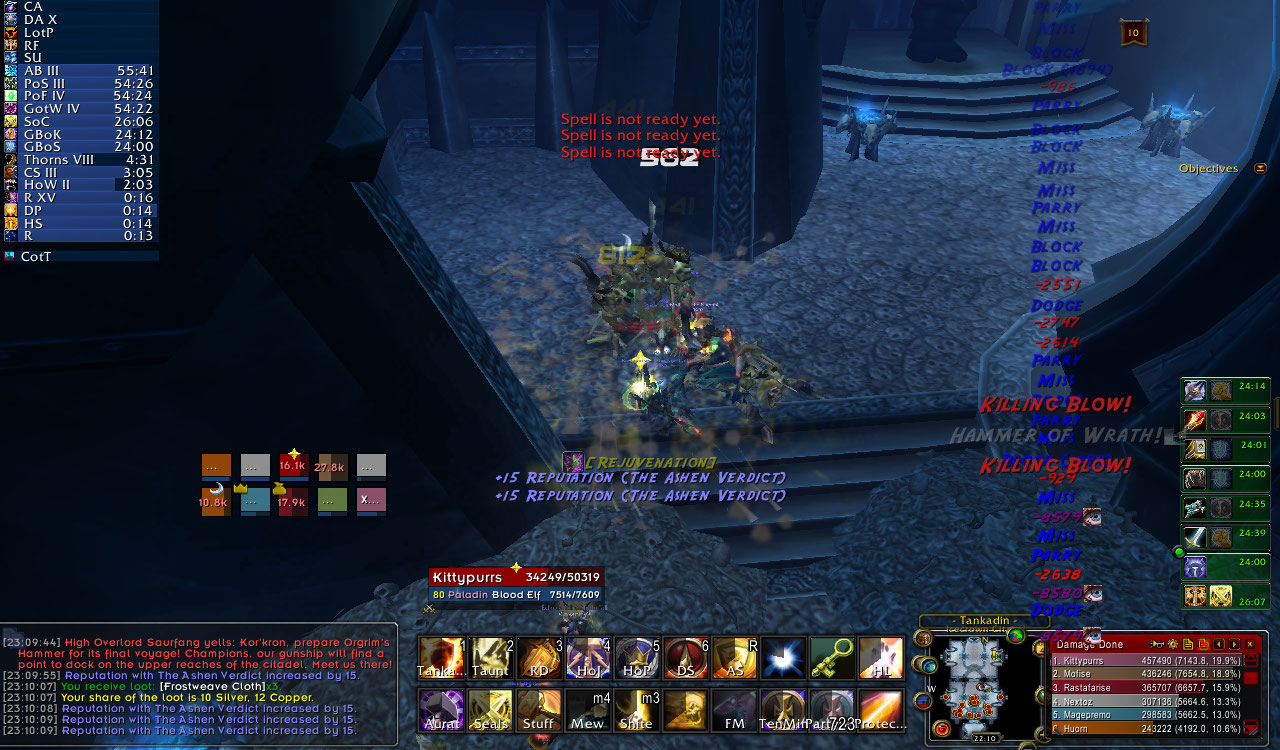
Task: Use the HoP crown ability
Action: 637,658
